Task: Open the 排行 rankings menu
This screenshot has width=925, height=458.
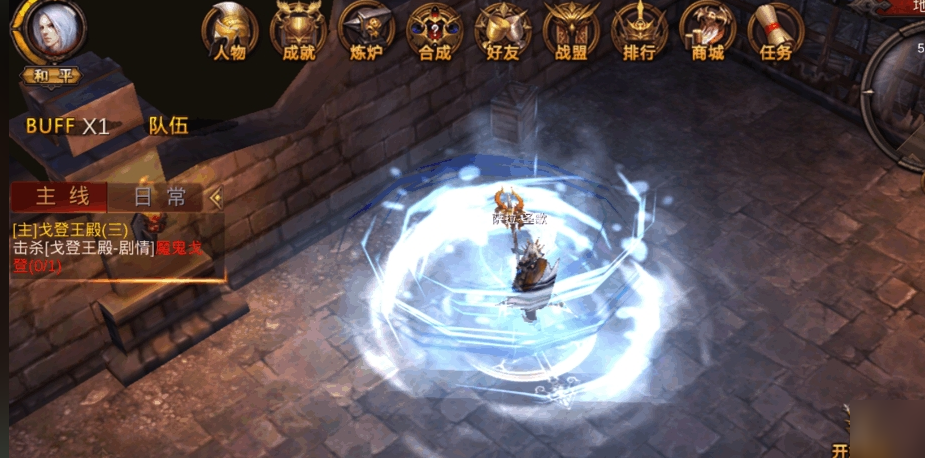Action: (639, 30)
